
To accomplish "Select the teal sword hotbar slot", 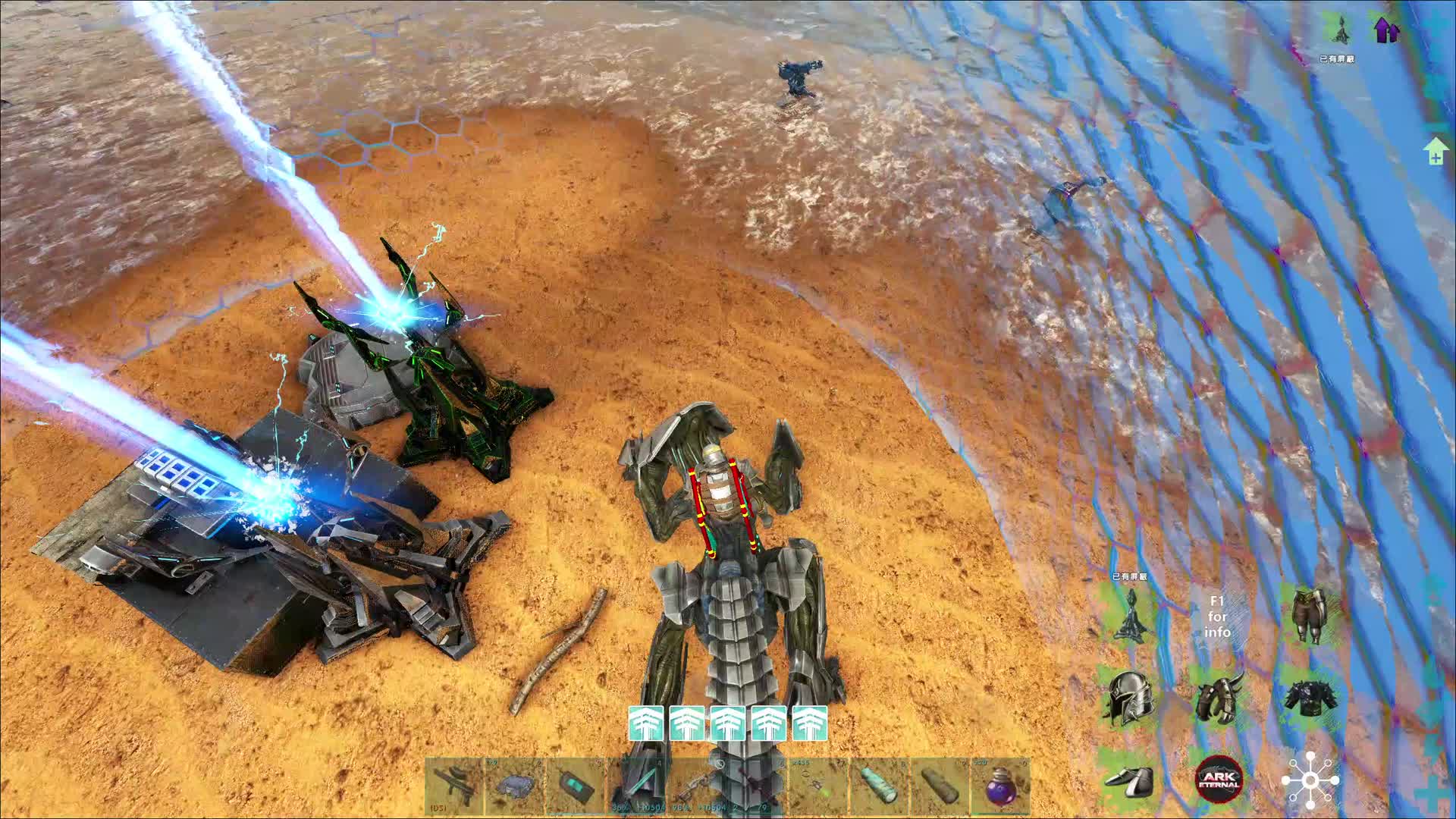I will [x=637, y=786].
